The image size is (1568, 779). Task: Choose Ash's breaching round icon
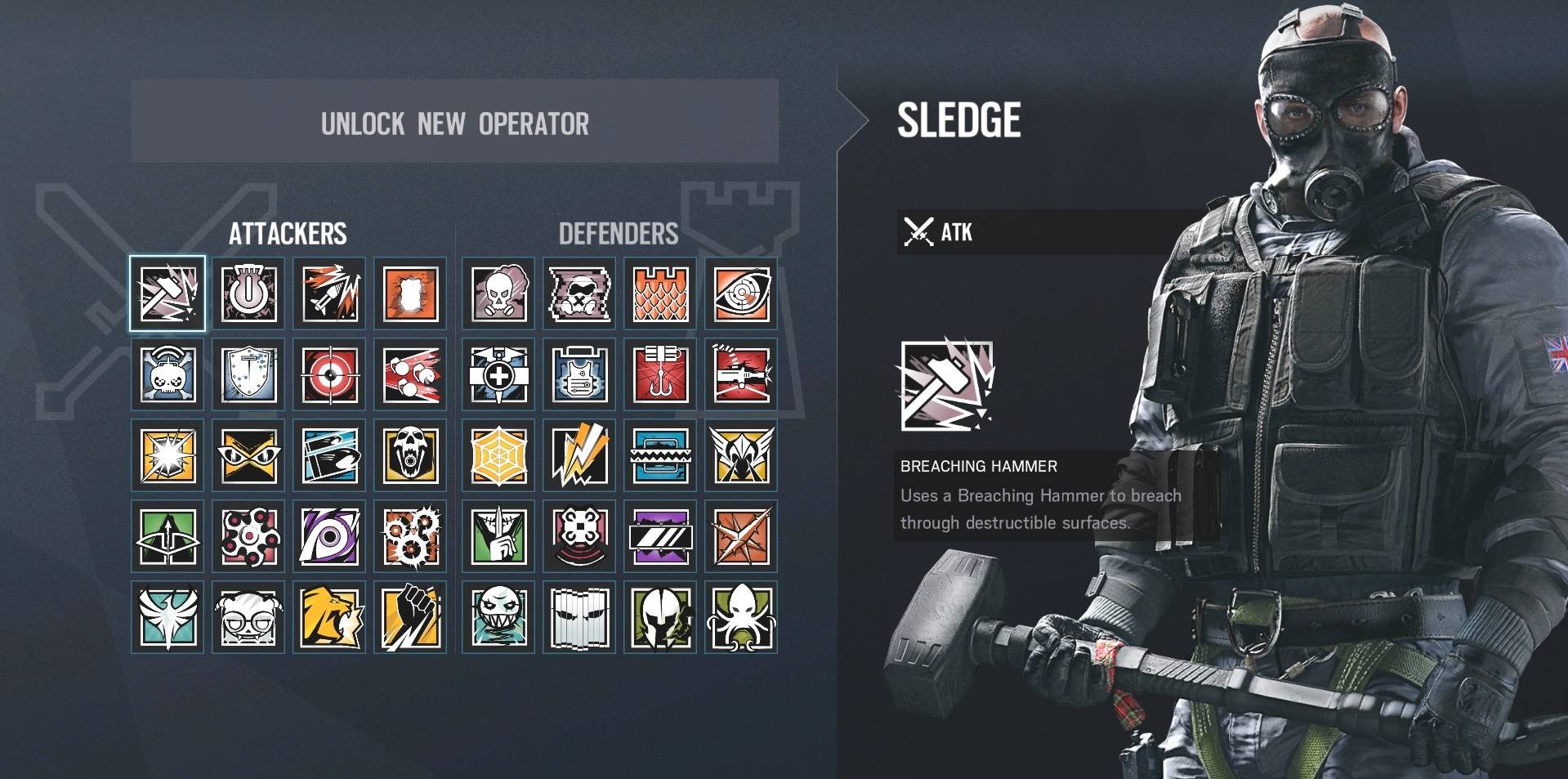329,293
